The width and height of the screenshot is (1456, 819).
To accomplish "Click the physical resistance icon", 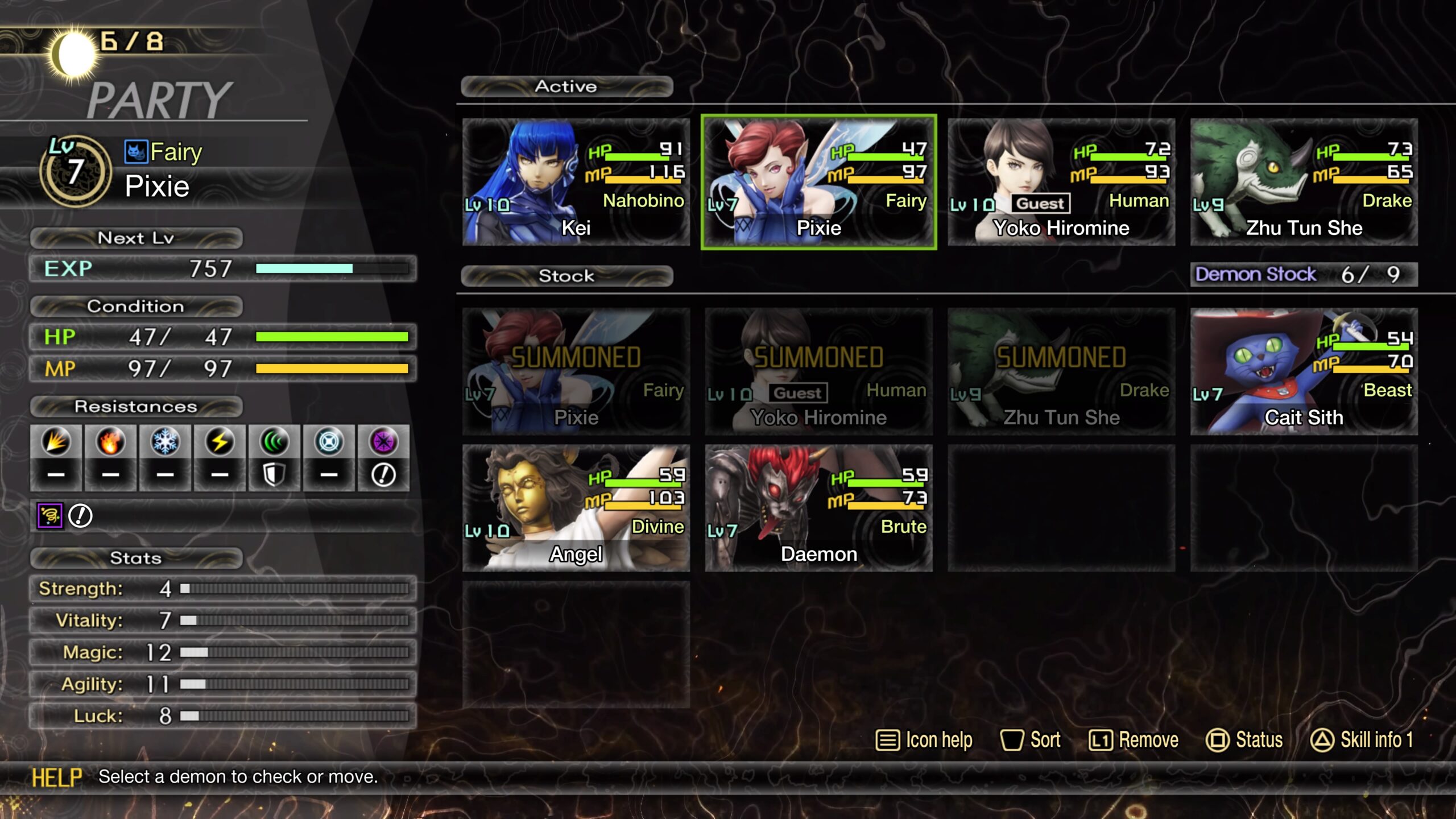I will 56,442.
